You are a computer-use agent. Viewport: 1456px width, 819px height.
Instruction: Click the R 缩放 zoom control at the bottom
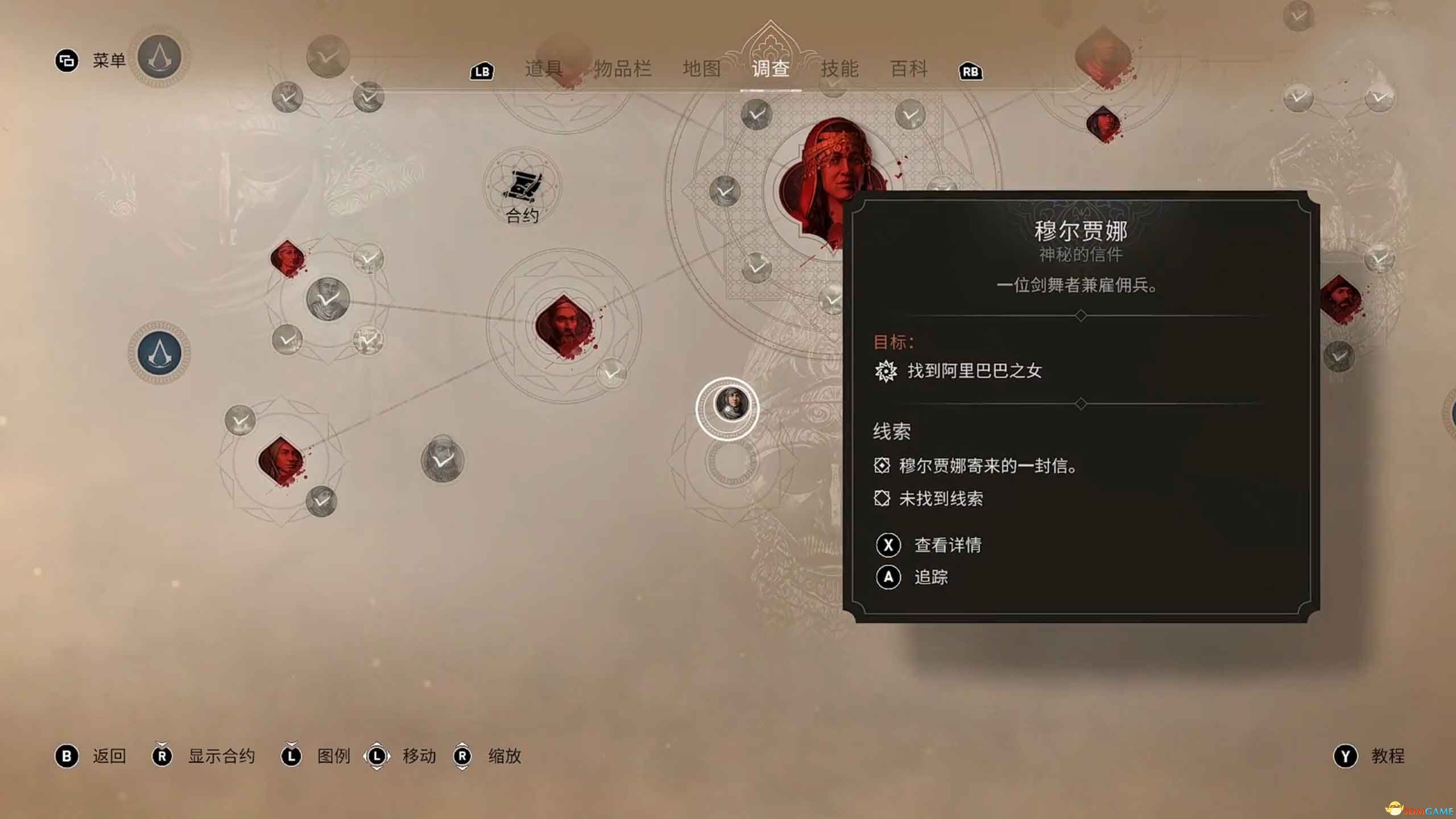(x=463, y=755)
